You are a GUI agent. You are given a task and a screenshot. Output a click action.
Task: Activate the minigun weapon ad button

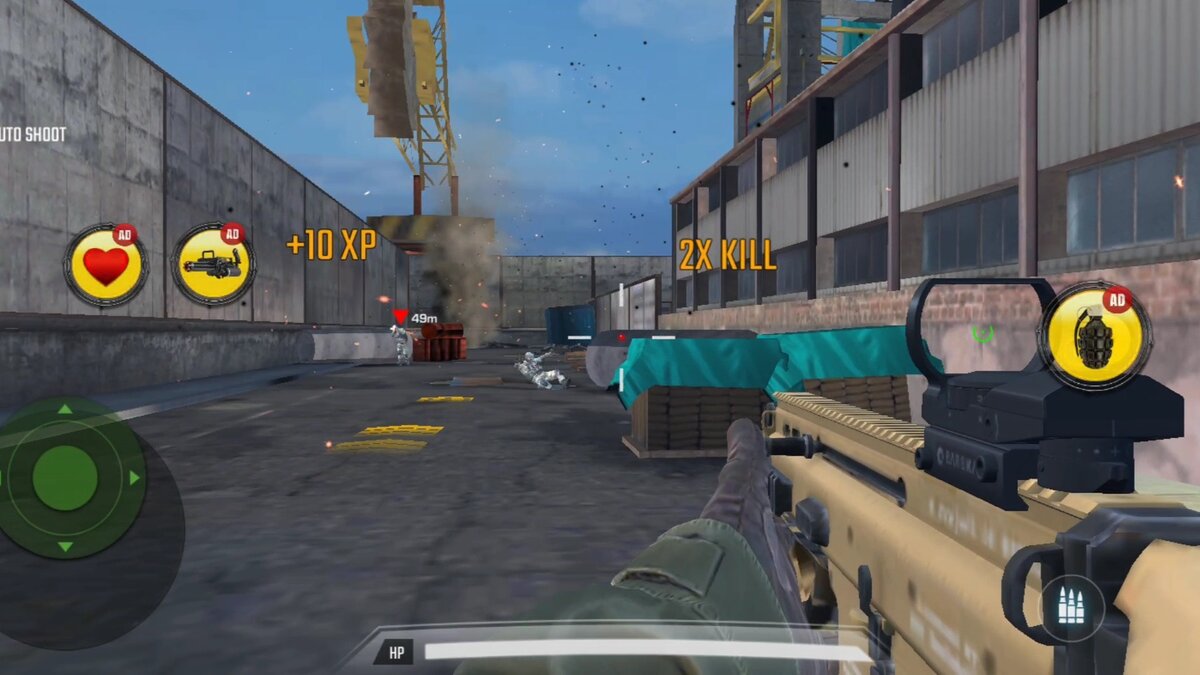[x=213, y=266]
